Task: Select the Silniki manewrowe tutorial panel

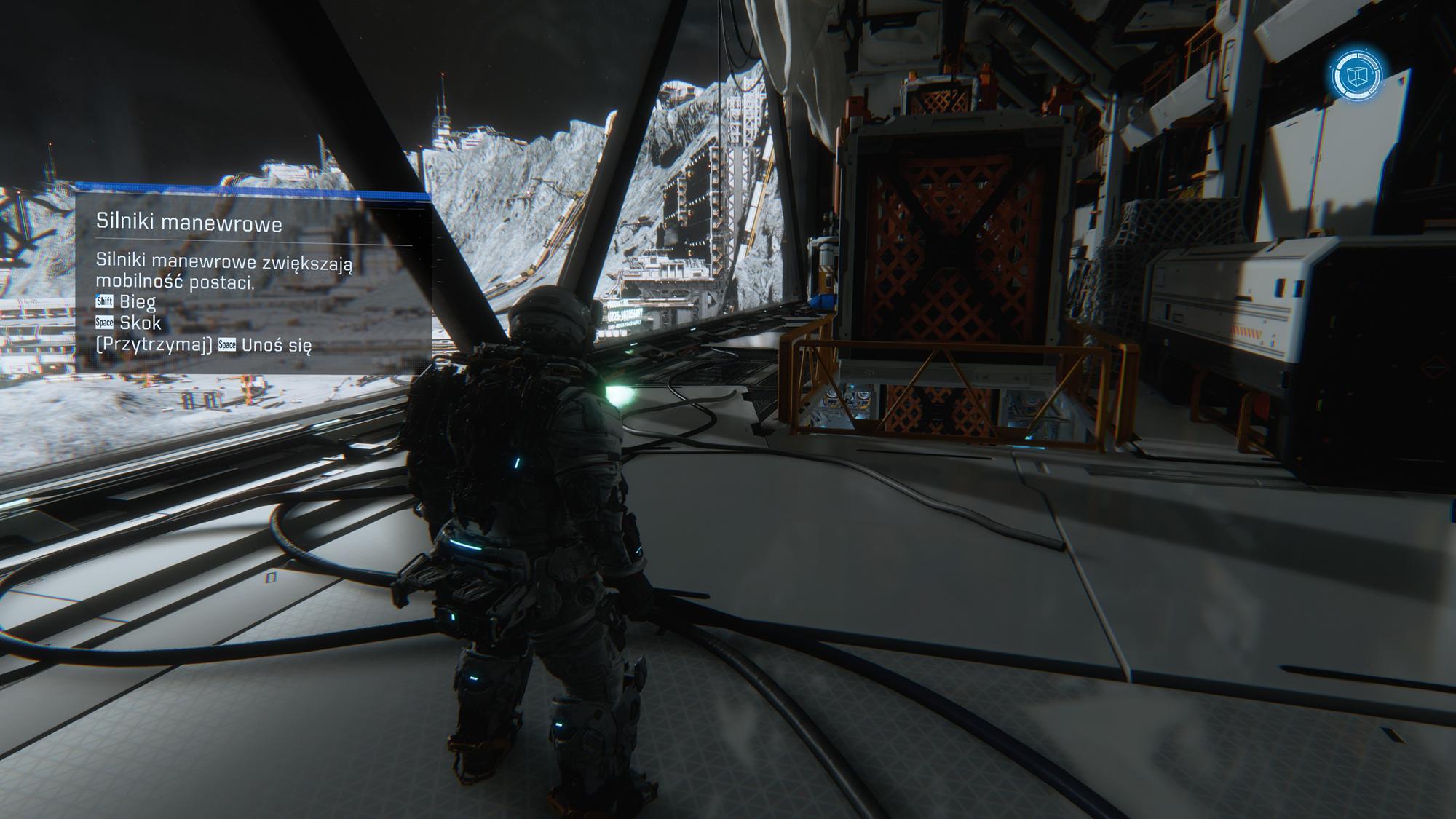Action: [253, 282]
